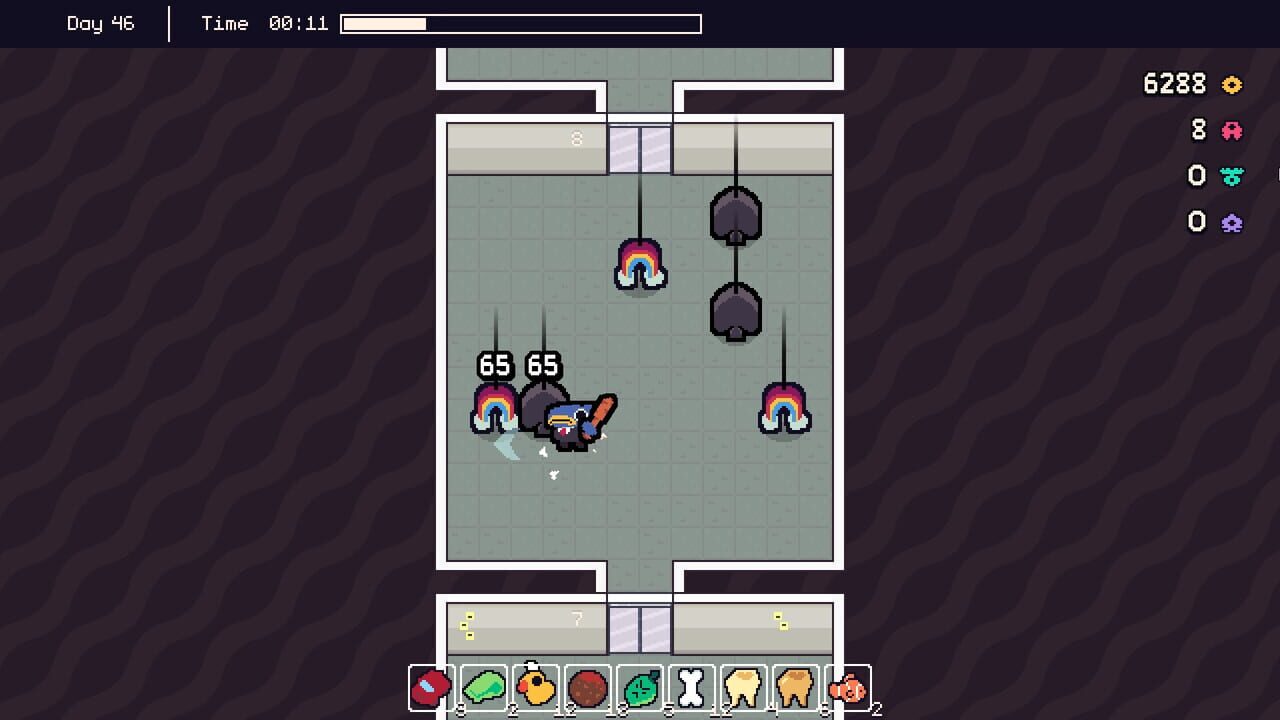Click the time progress bar at the top

coord(520,23)
